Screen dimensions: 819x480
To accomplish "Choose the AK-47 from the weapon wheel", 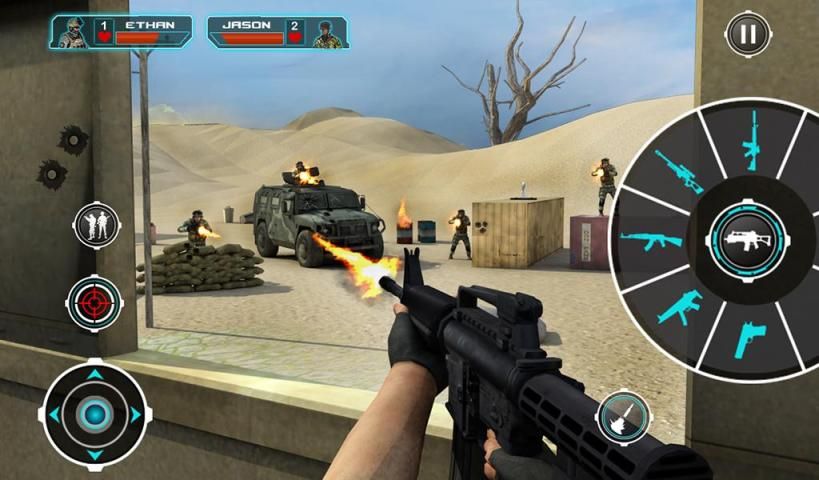I will [x=650, y=240].
